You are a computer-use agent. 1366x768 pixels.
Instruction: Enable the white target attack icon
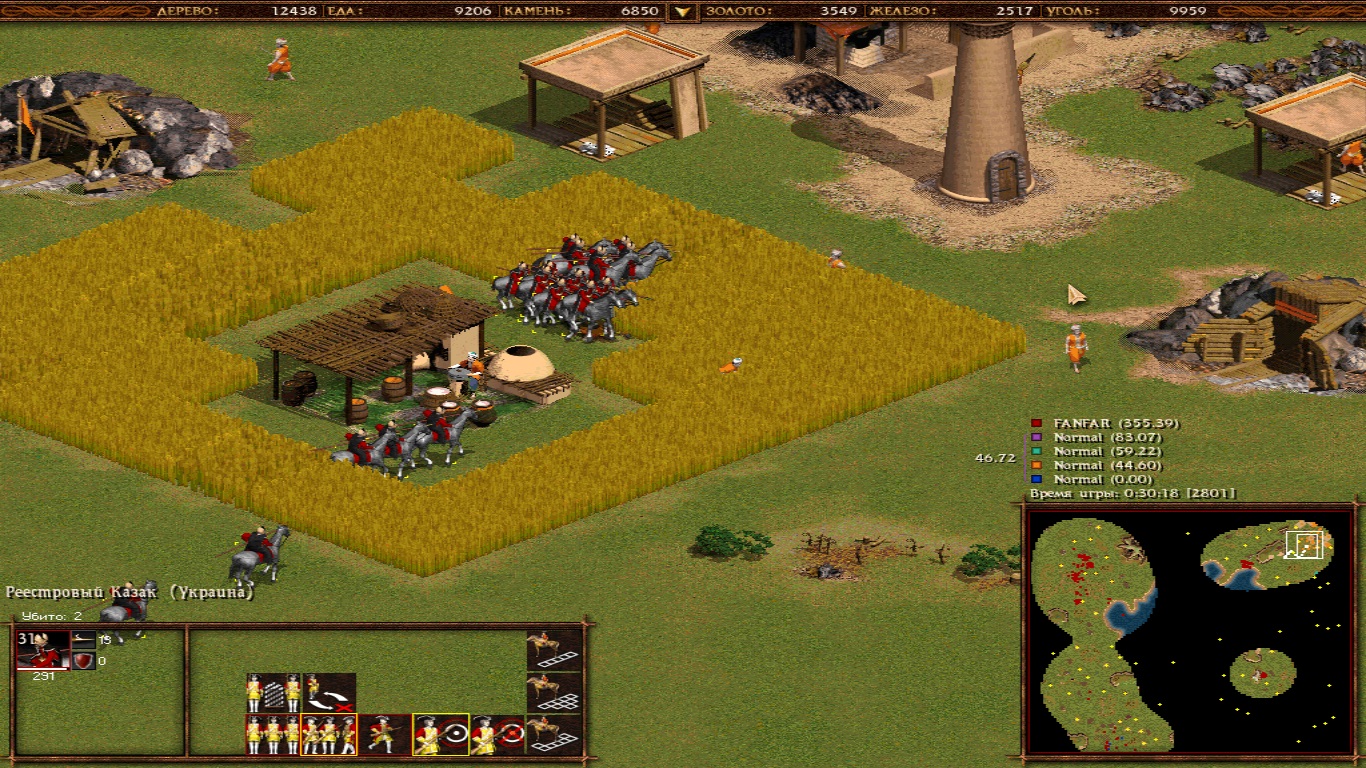coord(441,735)
